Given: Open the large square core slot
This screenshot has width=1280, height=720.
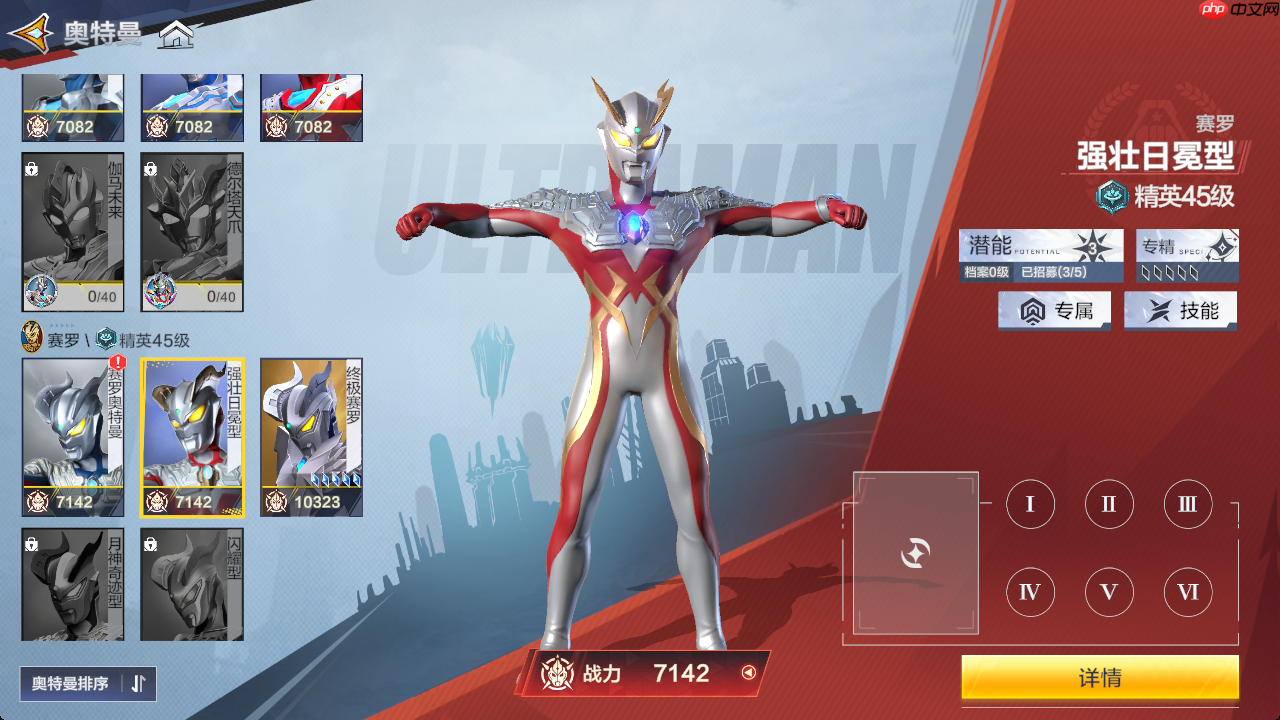Looking at the screenshot, I should coord(915,553).
